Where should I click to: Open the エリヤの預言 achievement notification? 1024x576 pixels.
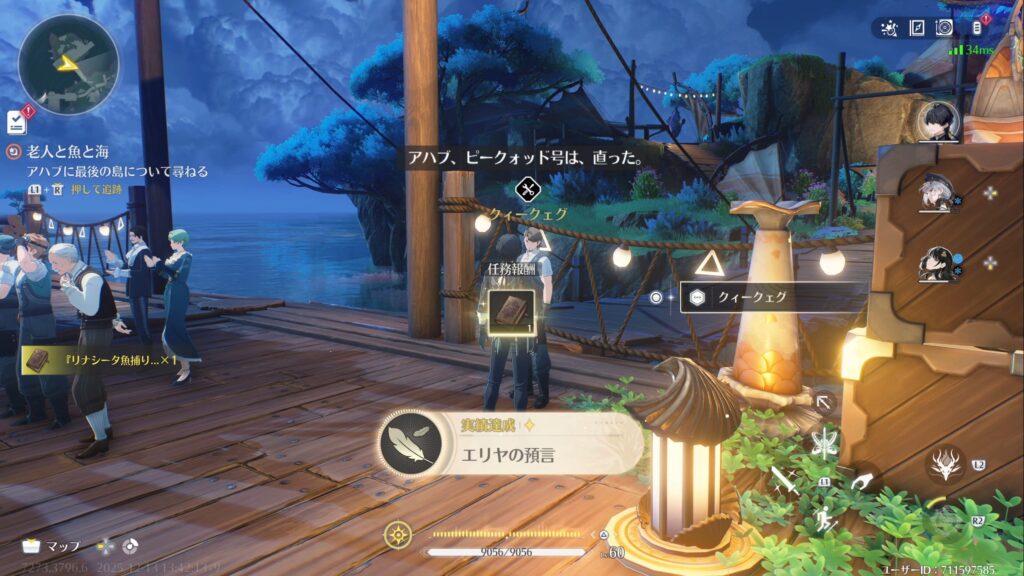coord(512,445)
